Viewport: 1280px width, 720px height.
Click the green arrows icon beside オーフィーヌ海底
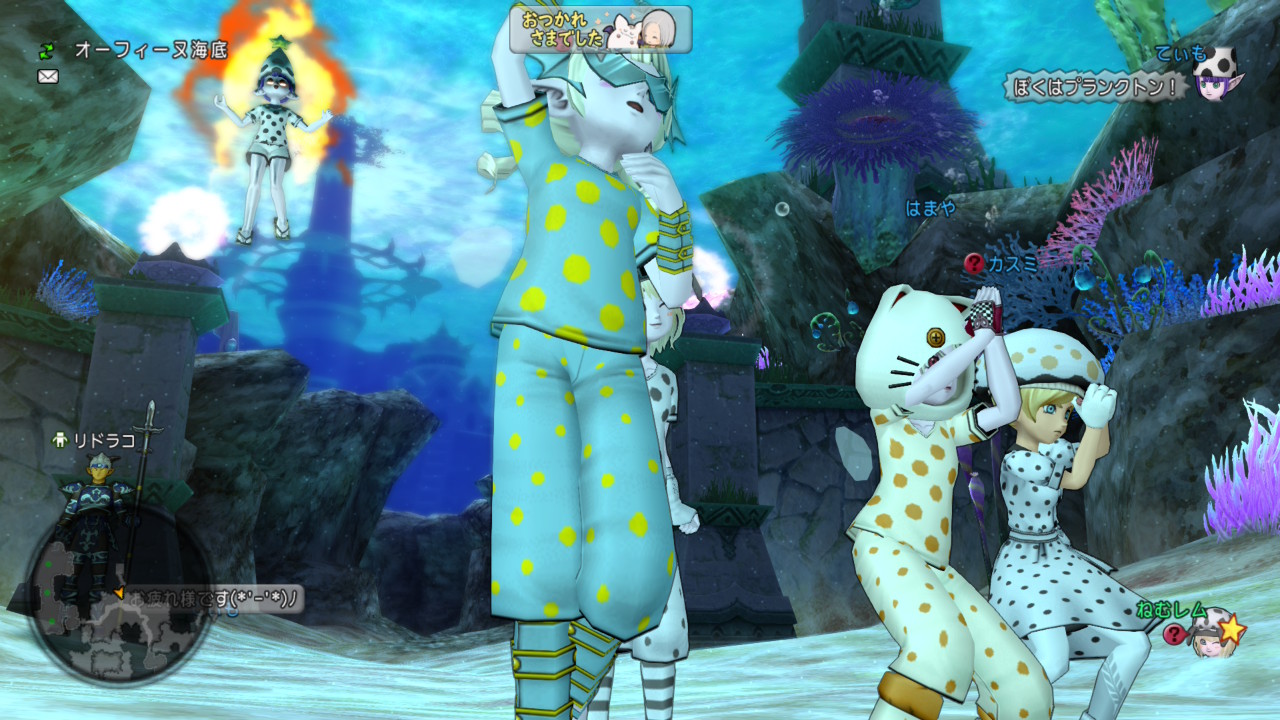click(x=48, y=49)
